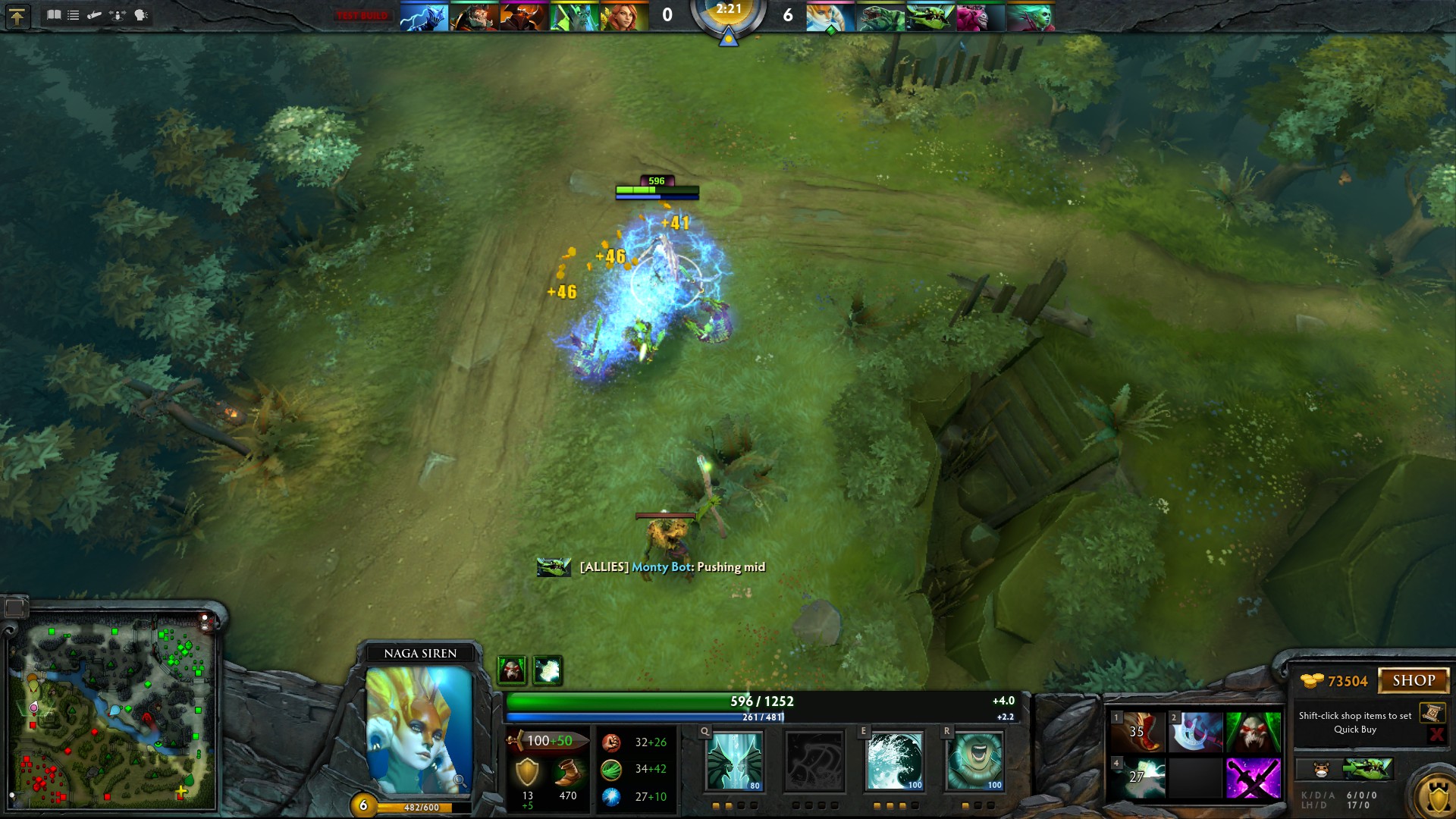Select the purple crossed swords item

tap(1253, 778)
